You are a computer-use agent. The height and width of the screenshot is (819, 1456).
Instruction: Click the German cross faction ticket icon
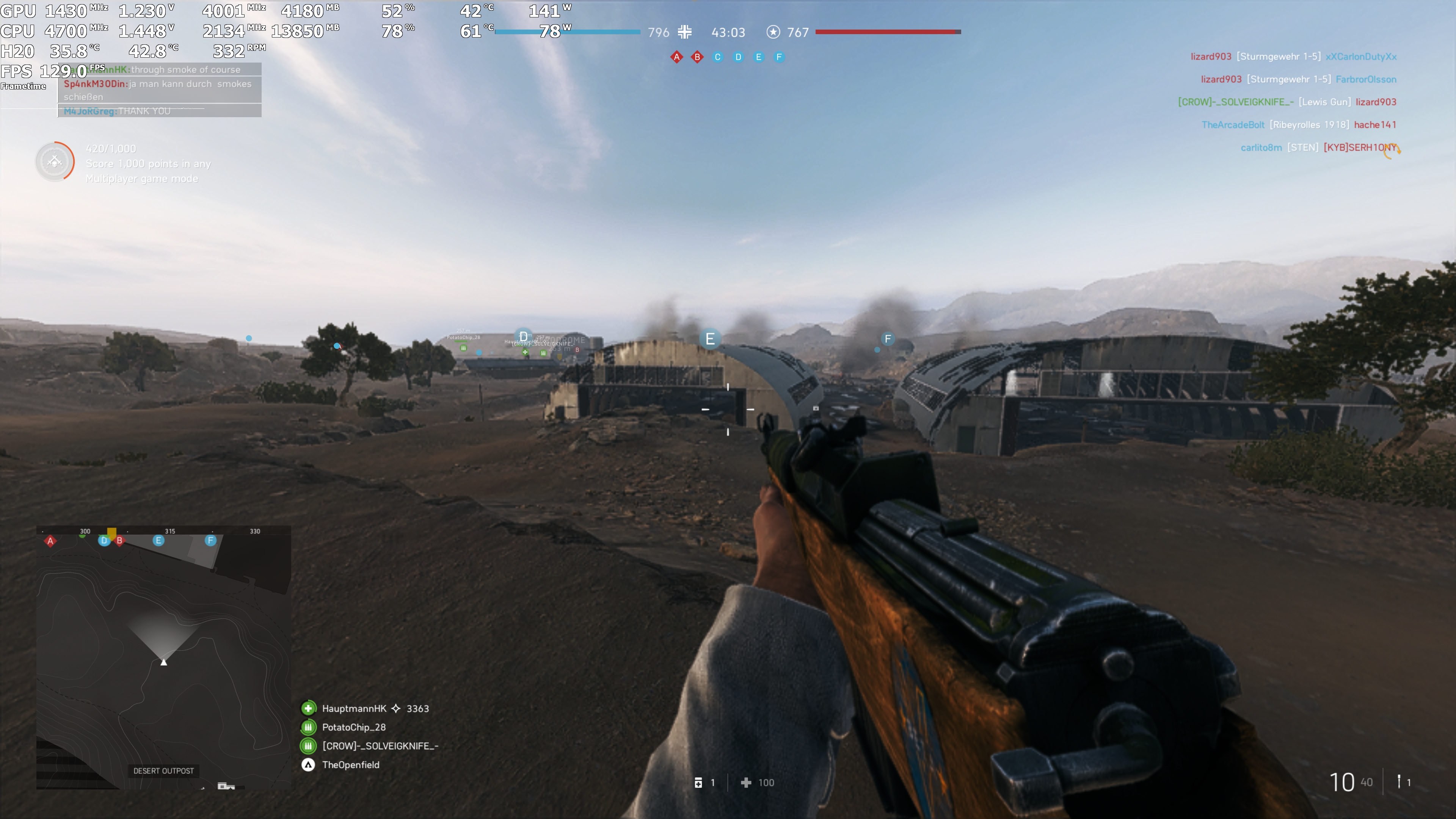[684, 32]
